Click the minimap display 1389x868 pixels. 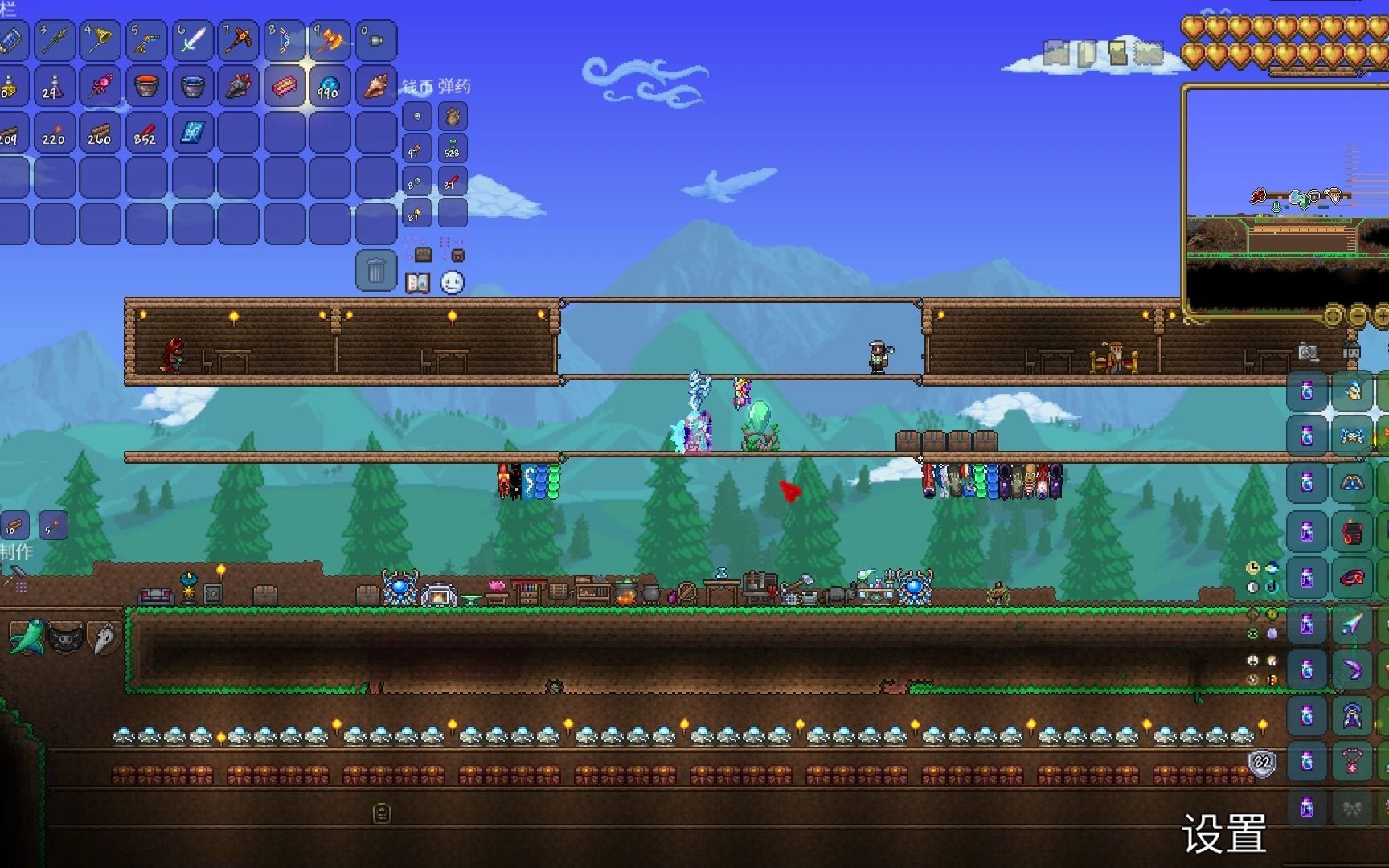click(1286, 201)
